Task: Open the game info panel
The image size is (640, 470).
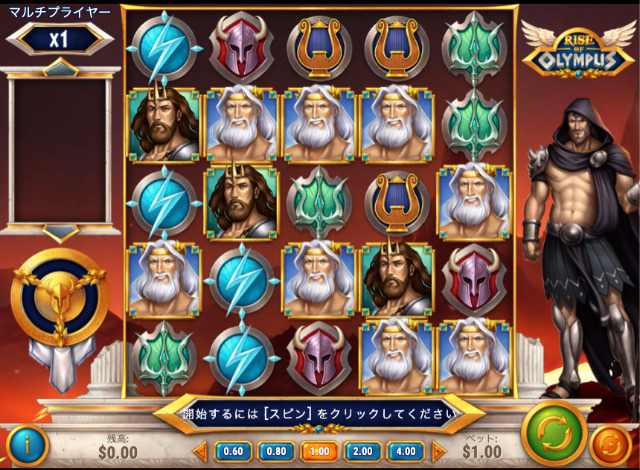Action: pos(26,444)
